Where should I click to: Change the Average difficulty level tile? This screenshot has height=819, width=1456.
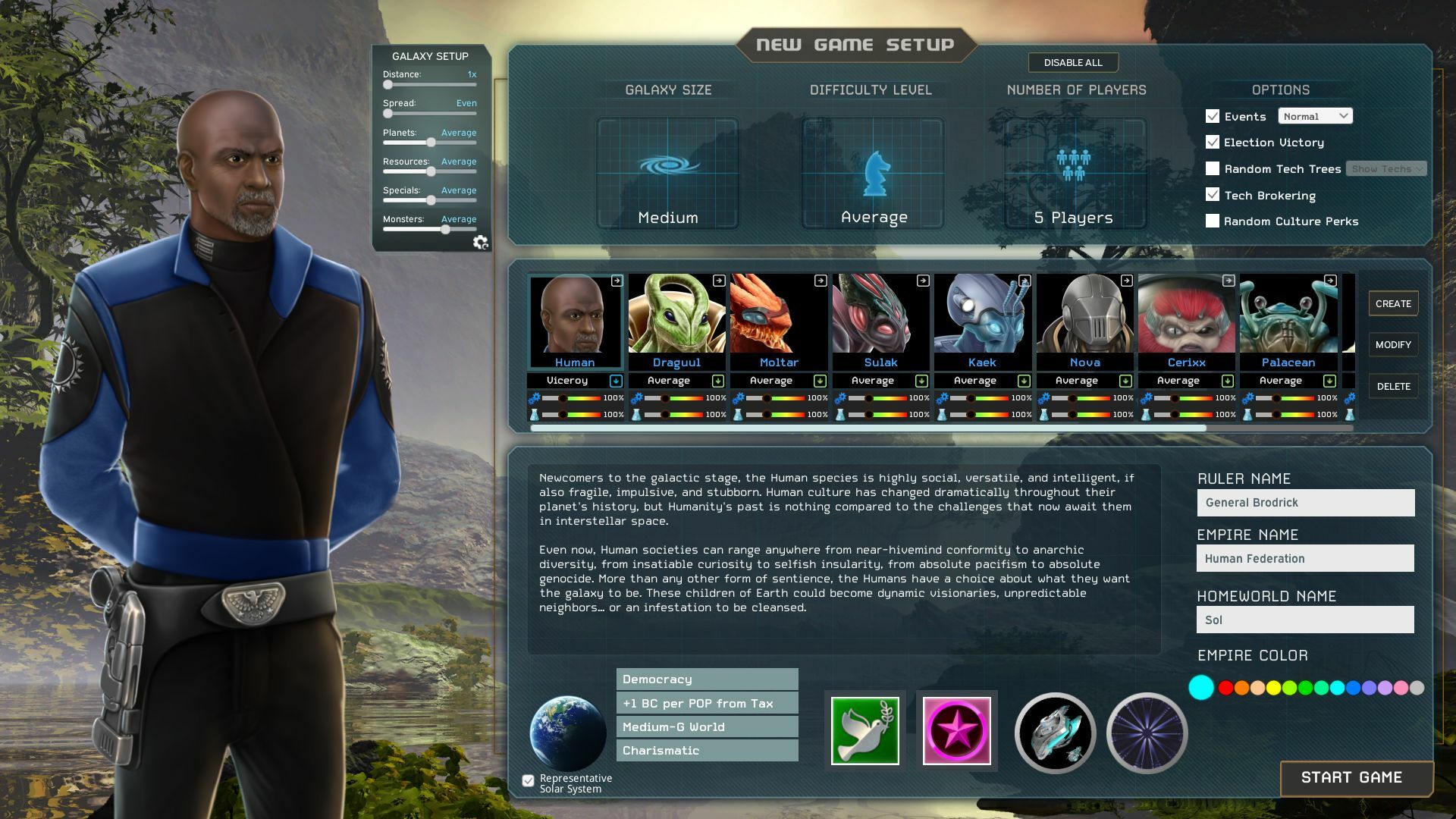(873, 173)
